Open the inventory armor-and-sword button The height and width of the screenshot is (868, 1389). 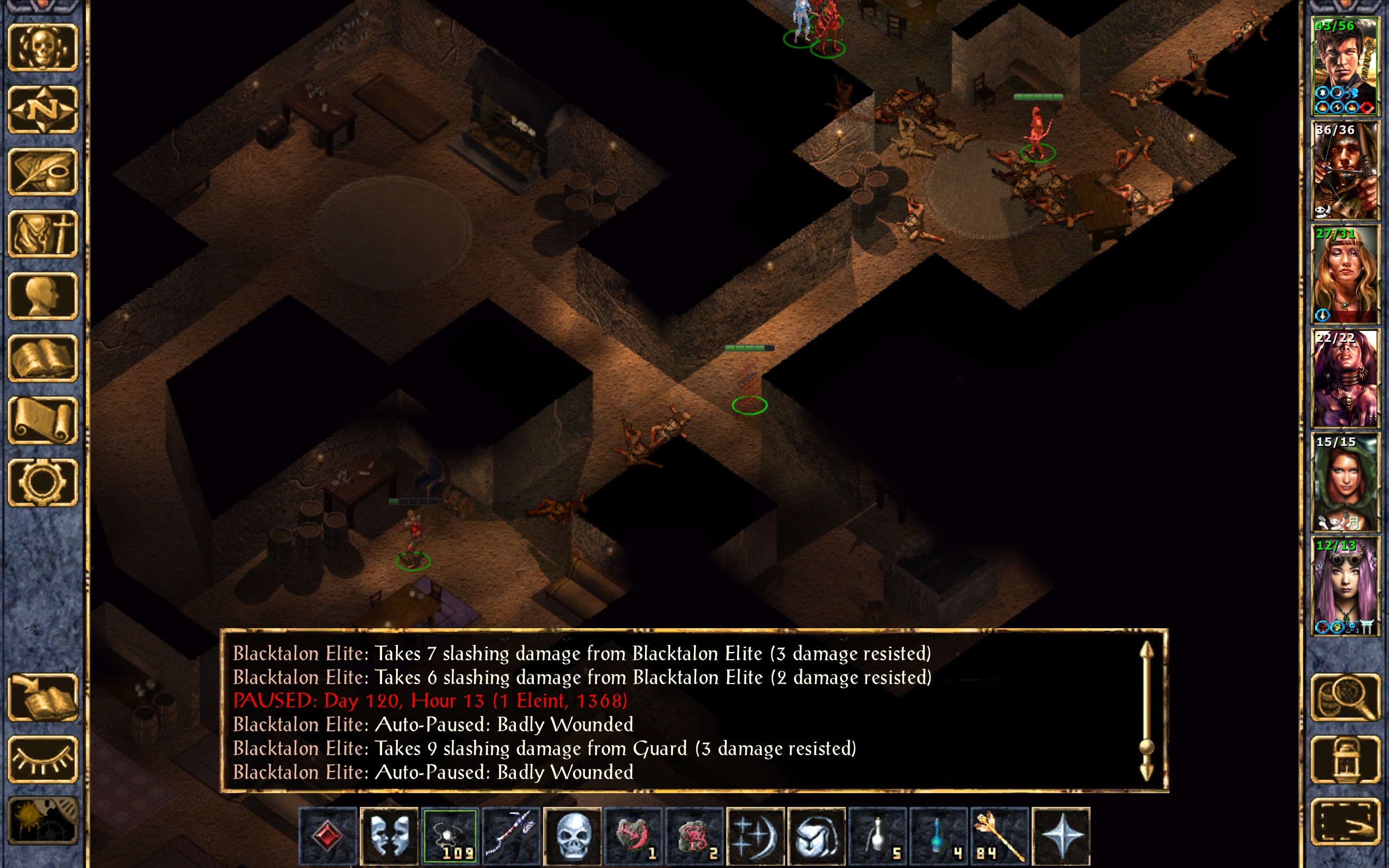click(x=42, y=234)
